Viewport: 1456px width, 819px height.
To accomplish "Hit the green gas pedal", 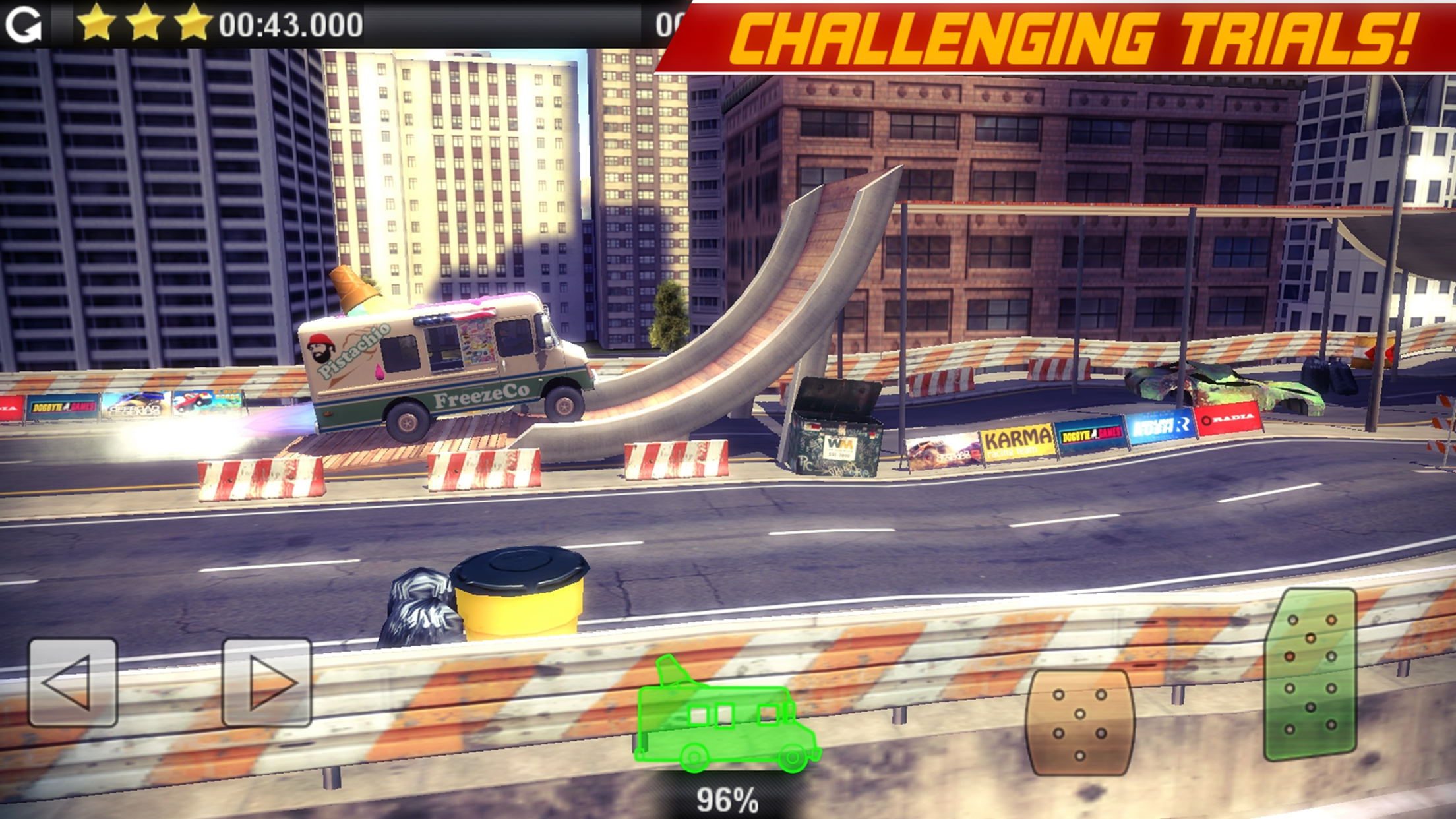I will 1310,674.
